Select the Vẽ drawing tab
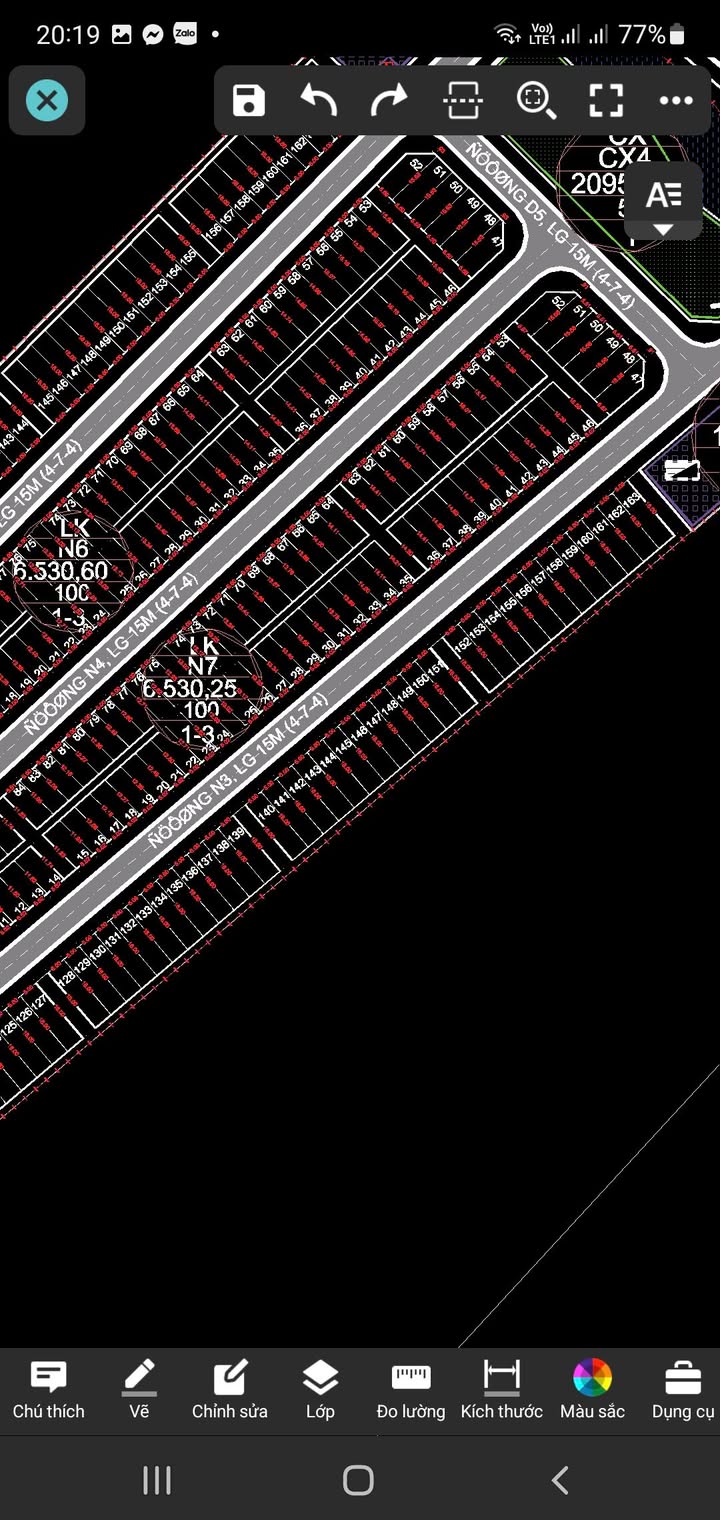Viewport: 720px width, 1520px height. [139, 1390]
